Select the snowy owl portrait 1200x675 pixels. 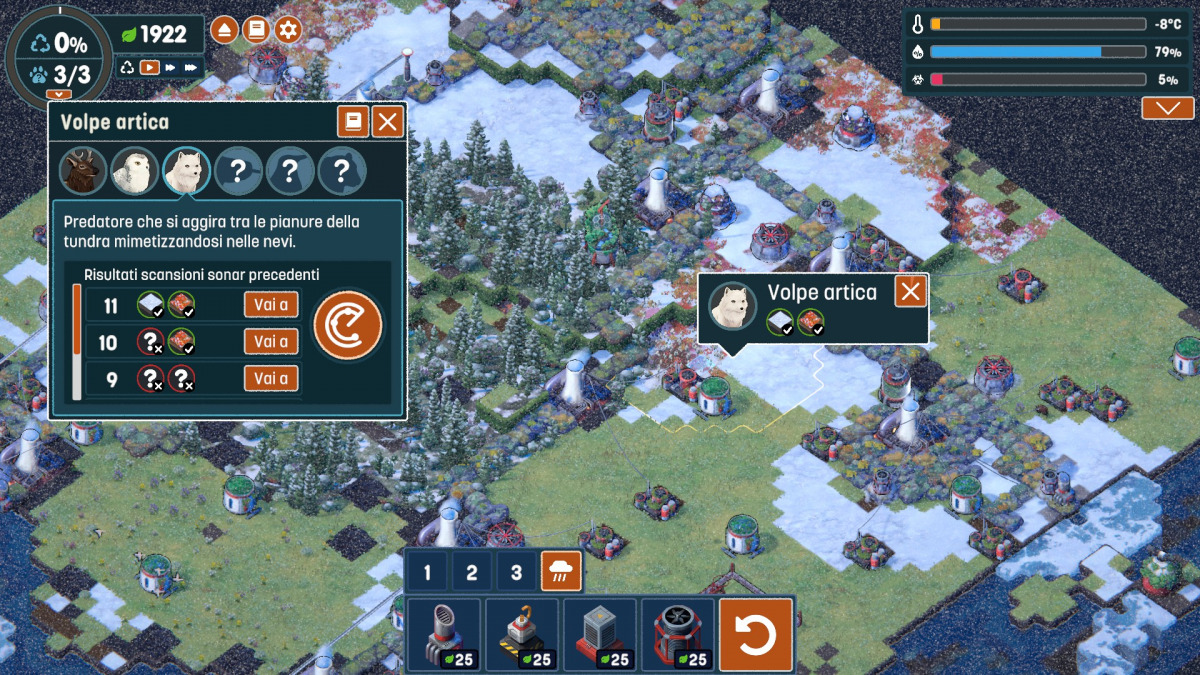(134, 172)
